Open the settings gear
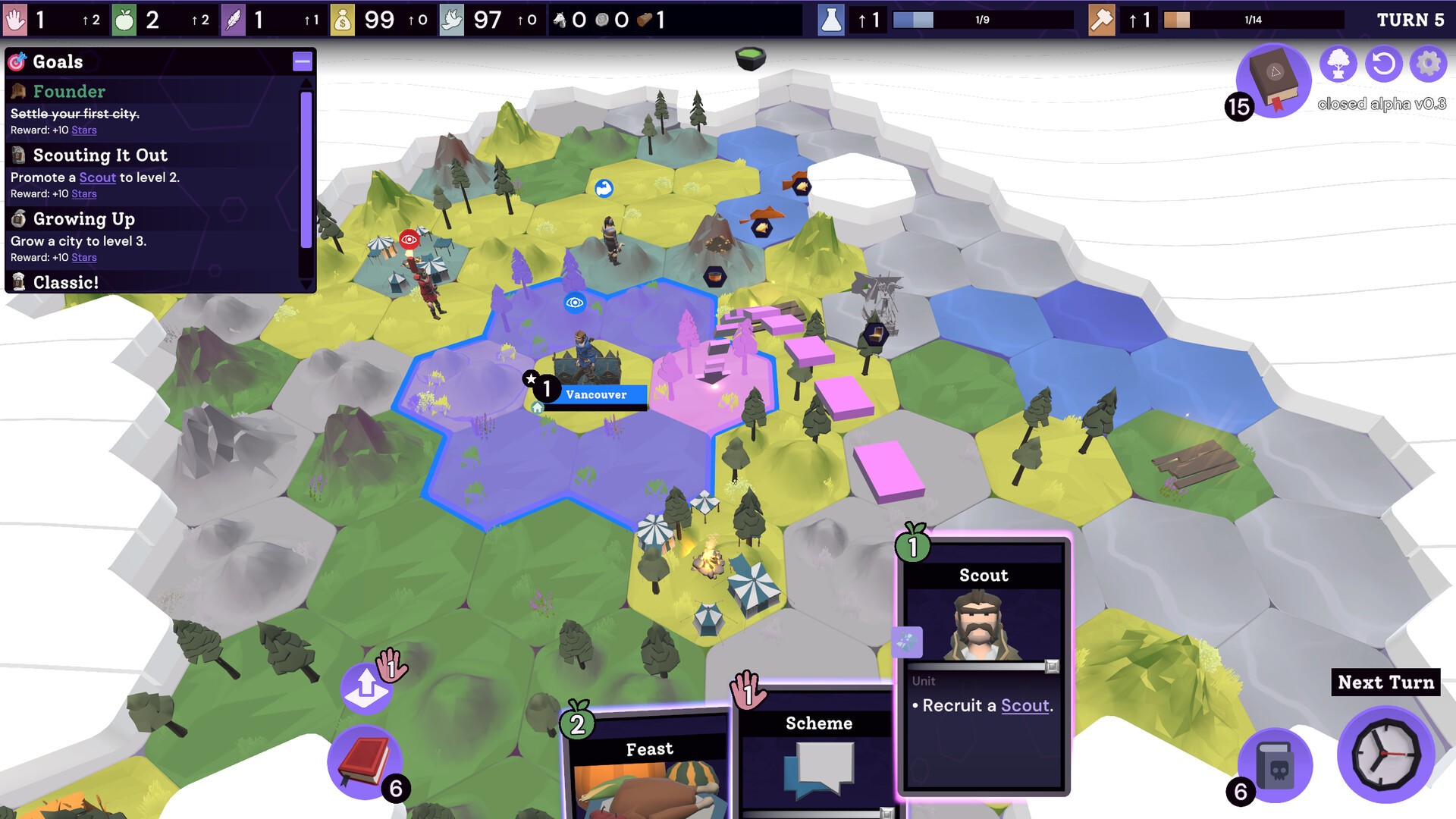The height and width of the screenshot is (819, 1456). (1428, 64)
